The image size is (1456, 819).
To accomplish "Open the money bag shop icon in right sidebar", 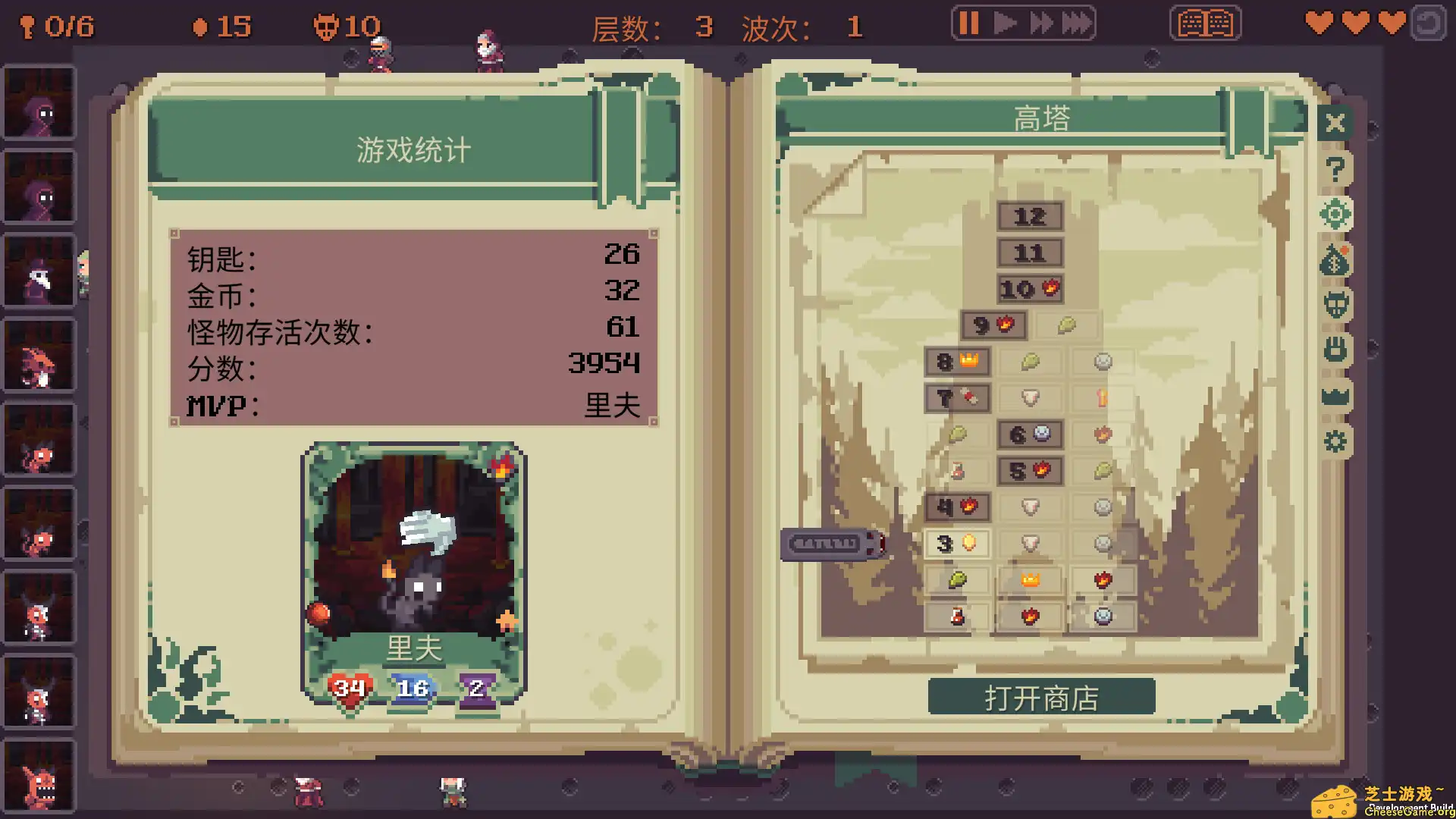I will pyautogui.click(x=1335, y=259).
